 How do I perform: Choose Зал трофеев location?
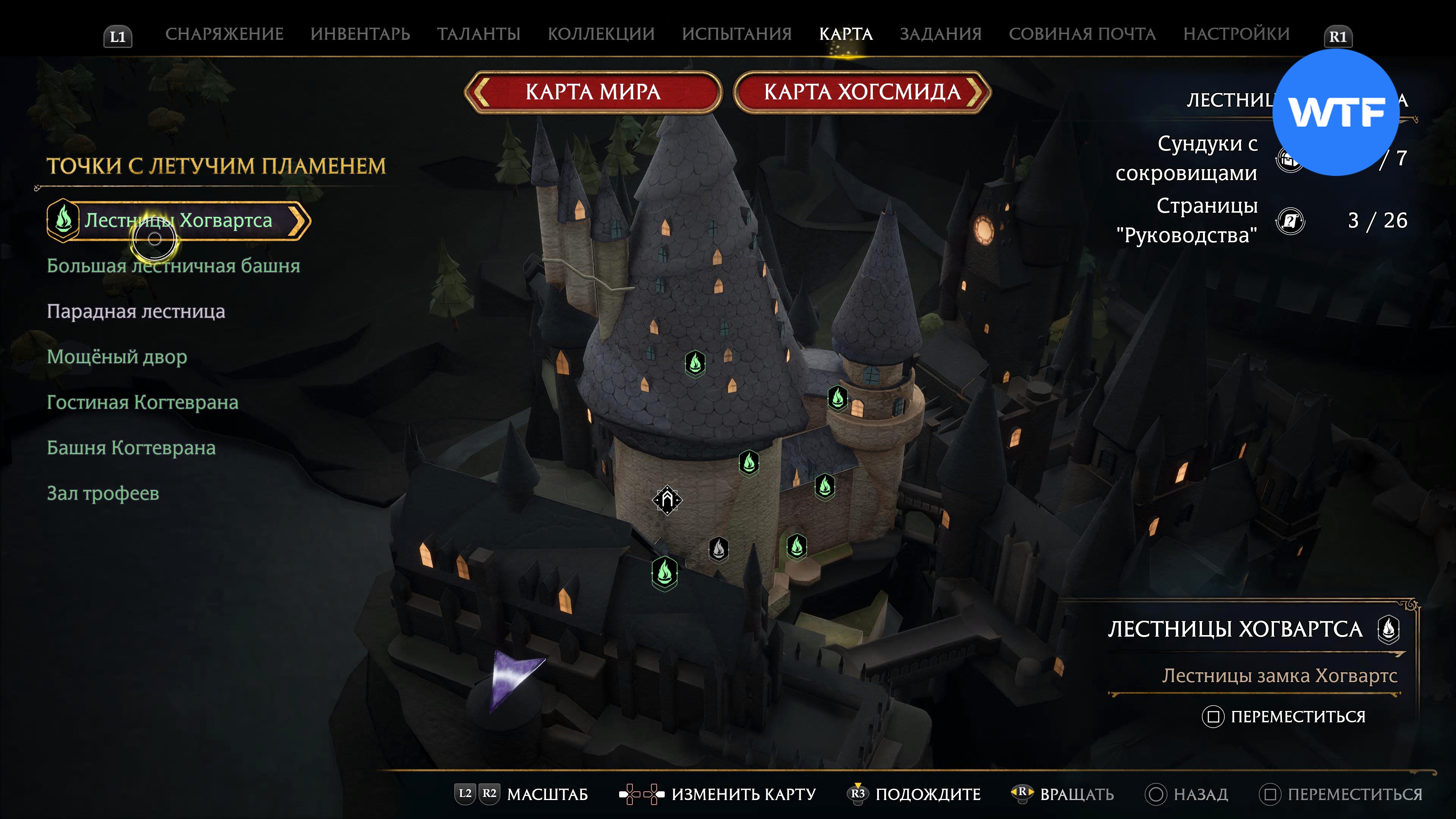103,493
